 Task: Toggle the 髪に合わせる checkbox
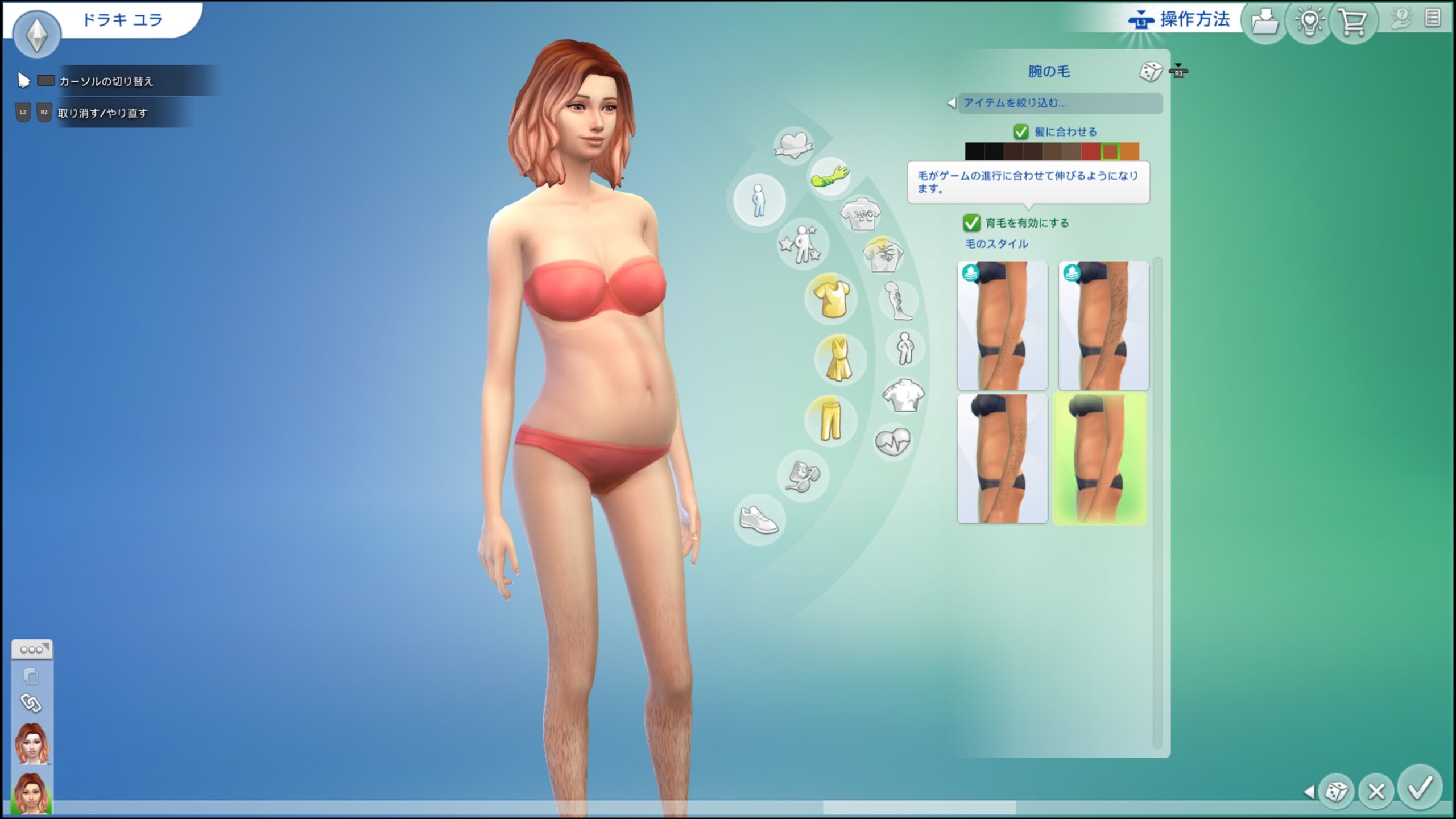click(1021, 132)
